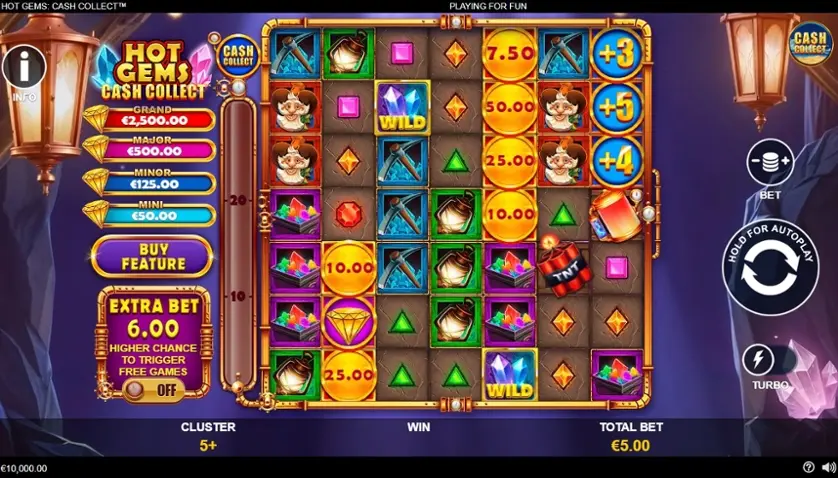Open the Bet amount selector
Viewport: 838px width, 478px height.
tap(769, 163)
